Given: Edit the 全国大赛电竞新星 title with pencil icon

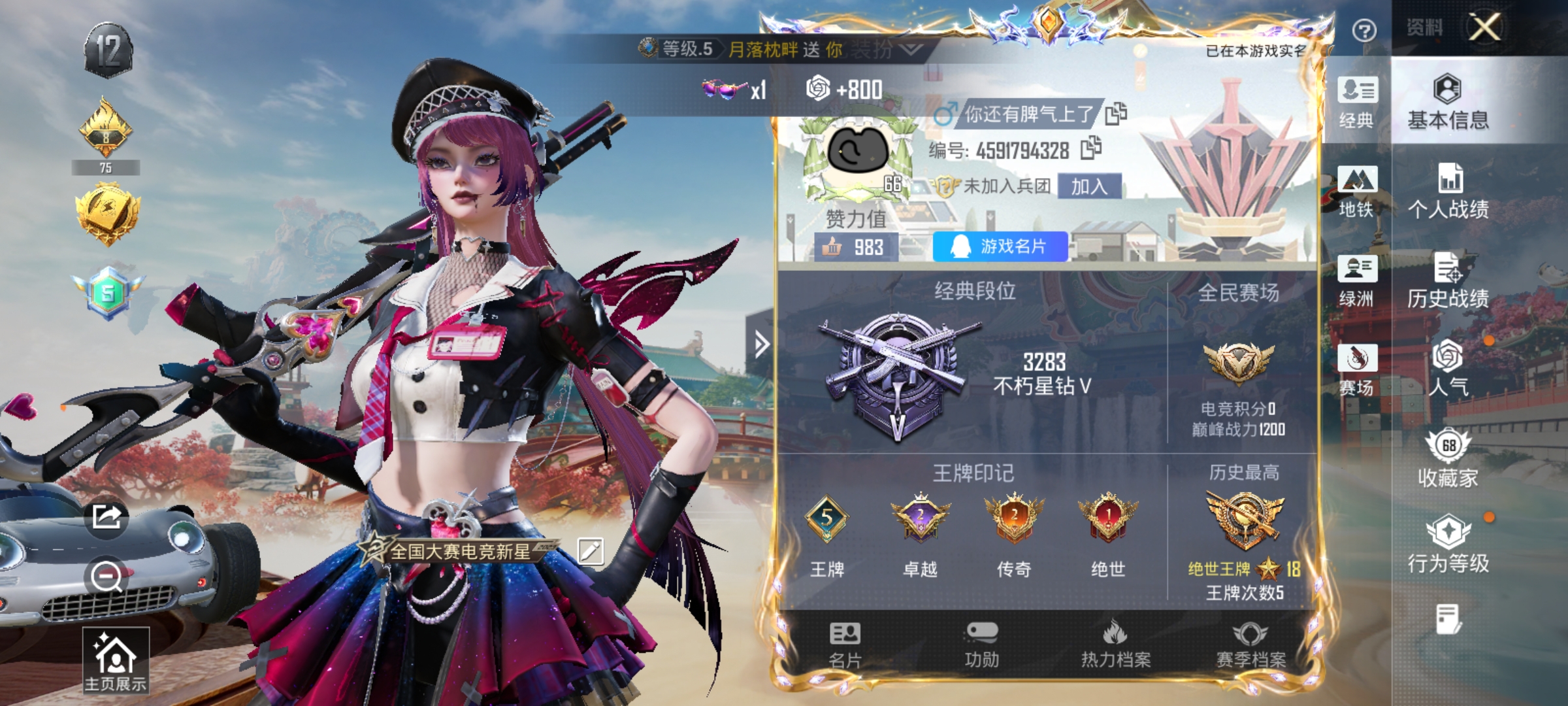Looking at the screenshot, I should pyautogui.click(x=592, y=551).
